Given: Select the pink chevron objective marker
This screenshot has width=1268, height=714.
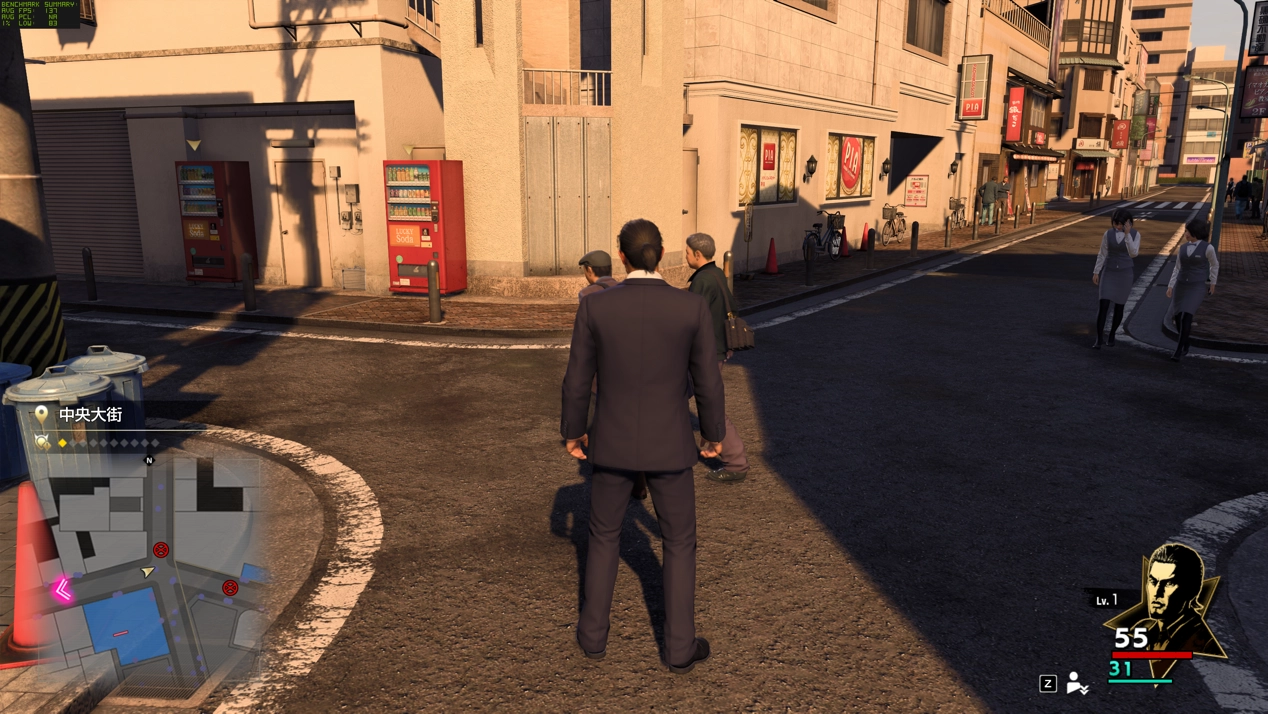Looking at the screenshot, I should point(63,590).
